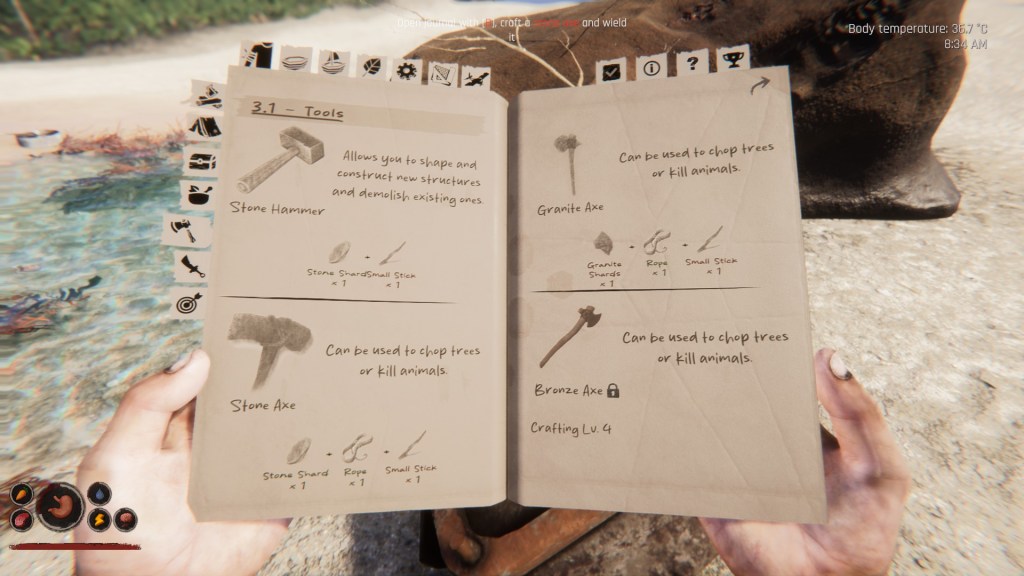The height and width of the screenshot is (576, 1024).
Task: Open the question mark help tab
Action: click(x=690, y=64)
